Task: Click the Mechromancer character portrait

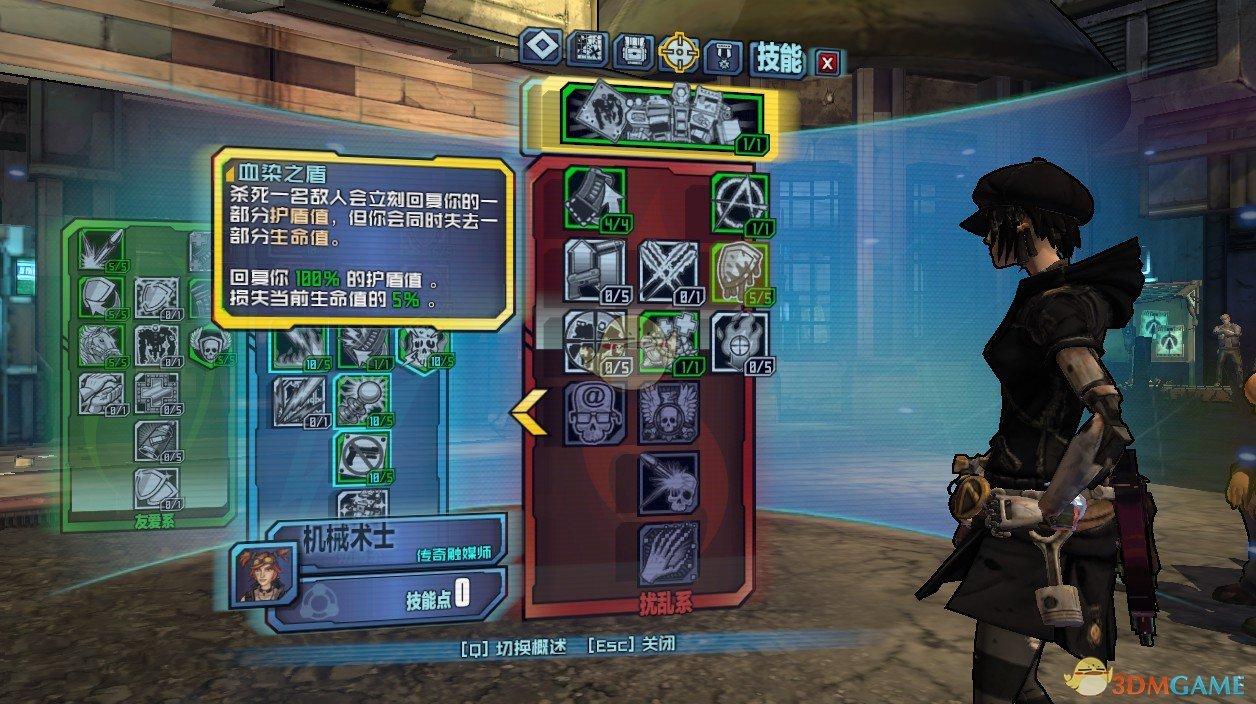Action: (x=259, y=571)
